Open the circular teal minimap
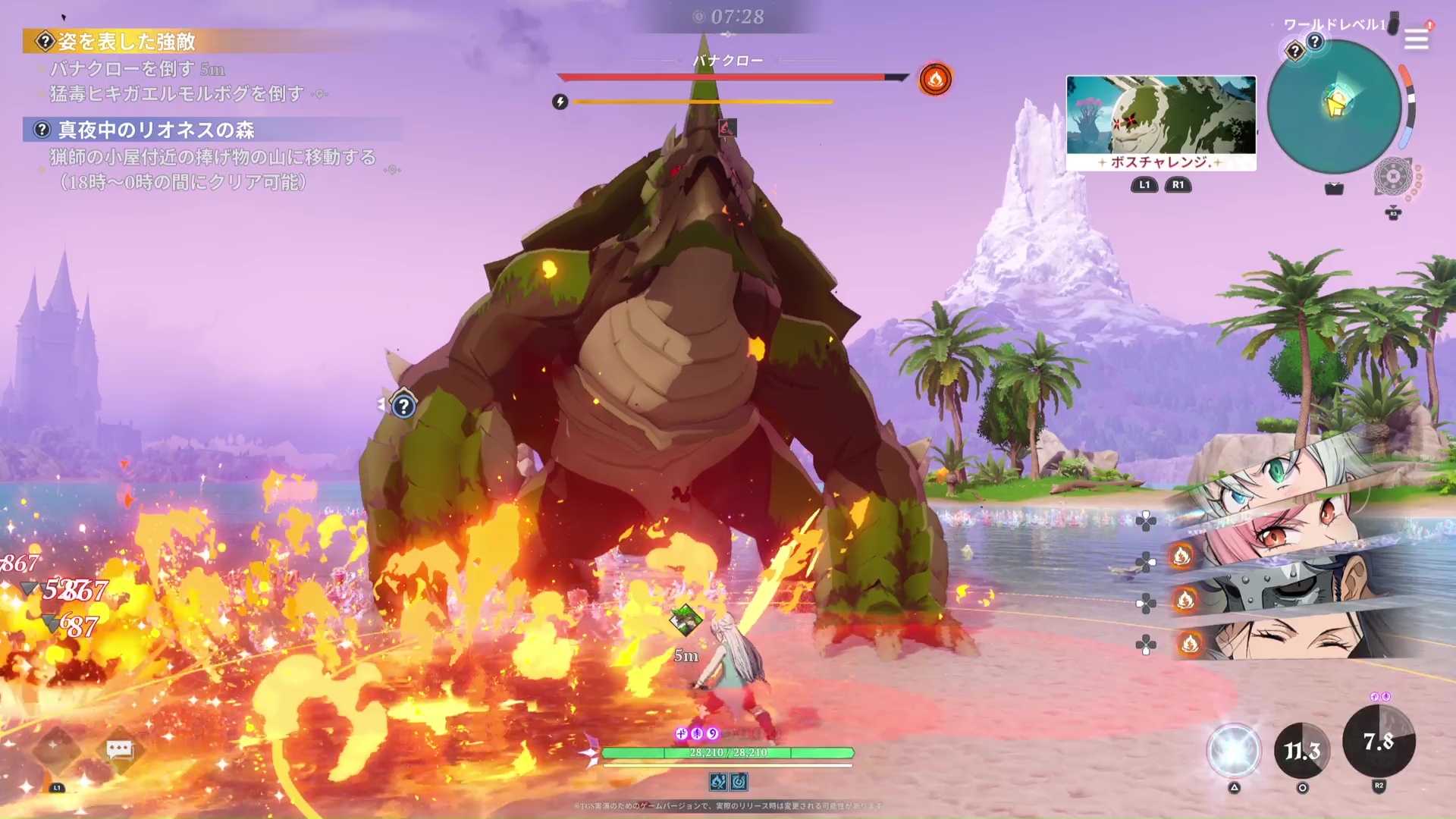1456x819 pixels. (1334, 106)
